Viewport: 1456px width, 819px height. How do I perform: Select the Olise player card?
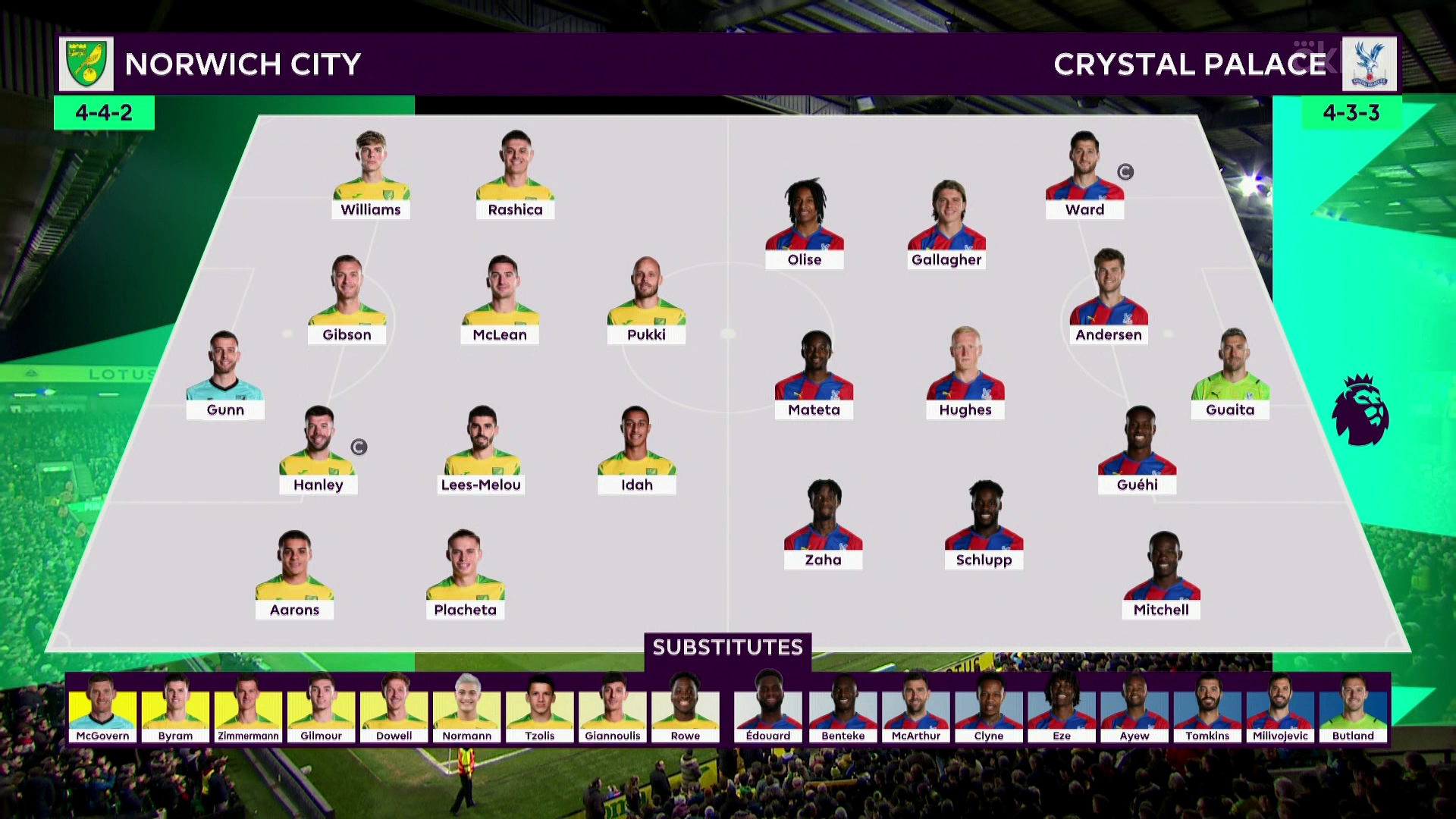coord(805,225)
